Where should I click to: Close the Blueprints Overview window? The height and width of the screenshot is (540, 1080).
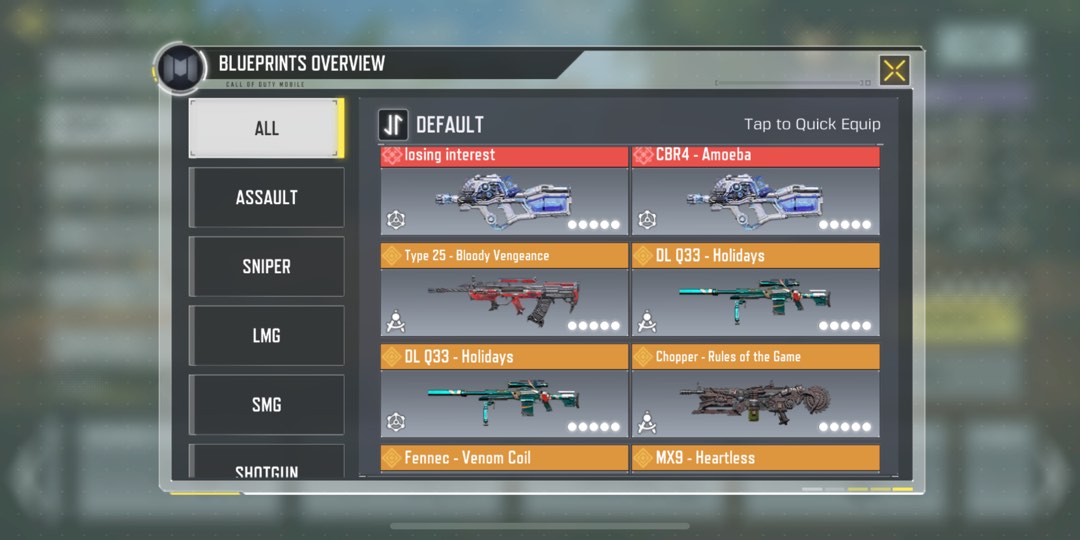pyautogui.click(x=894, y=70)
